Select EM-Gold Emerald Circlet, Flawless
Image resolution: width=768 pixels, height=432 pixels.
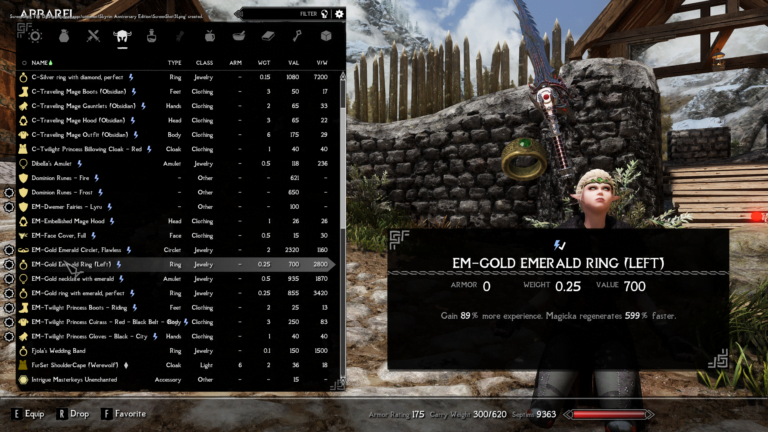[x=82, y=250]
